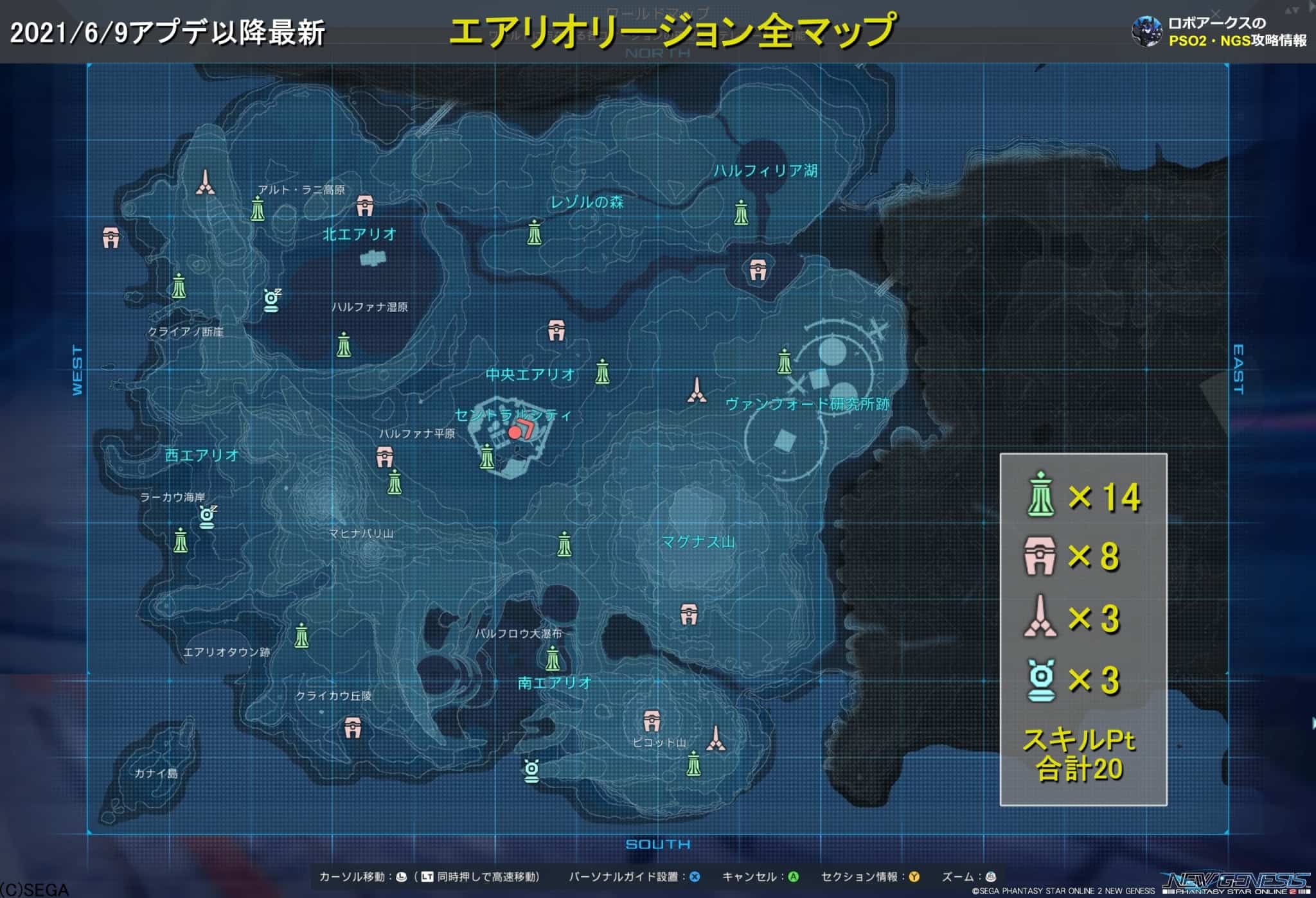Screen dimensions: 1316x898
Task: Click the pink cocoon icon in 北エアリオ
Action: 366,204
